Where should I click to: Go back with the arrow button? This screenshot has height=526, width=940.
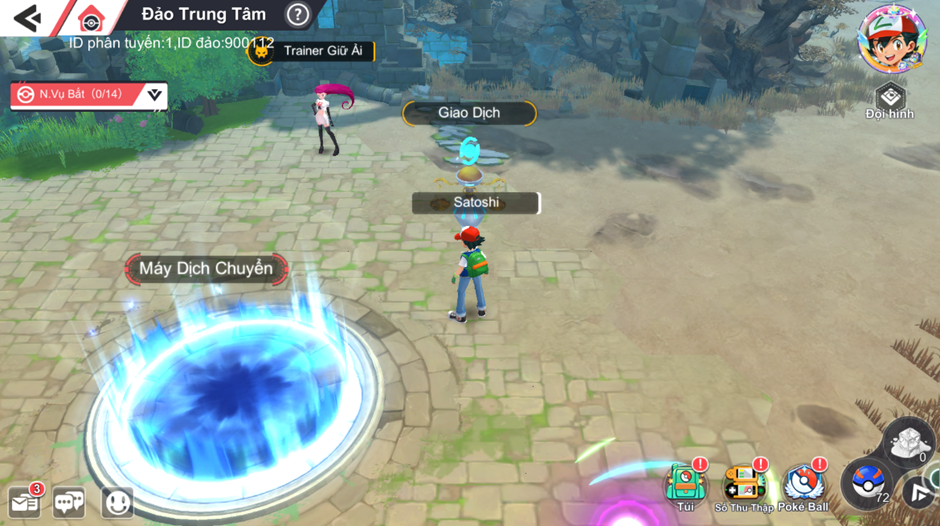[x=27, y=17]
